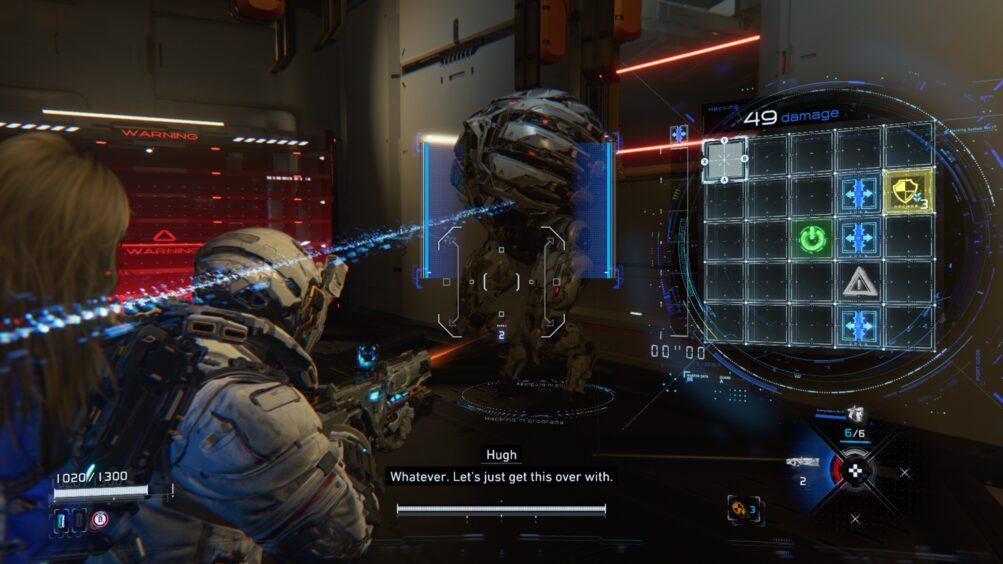Select the red circular status icon

click(99, 519)
